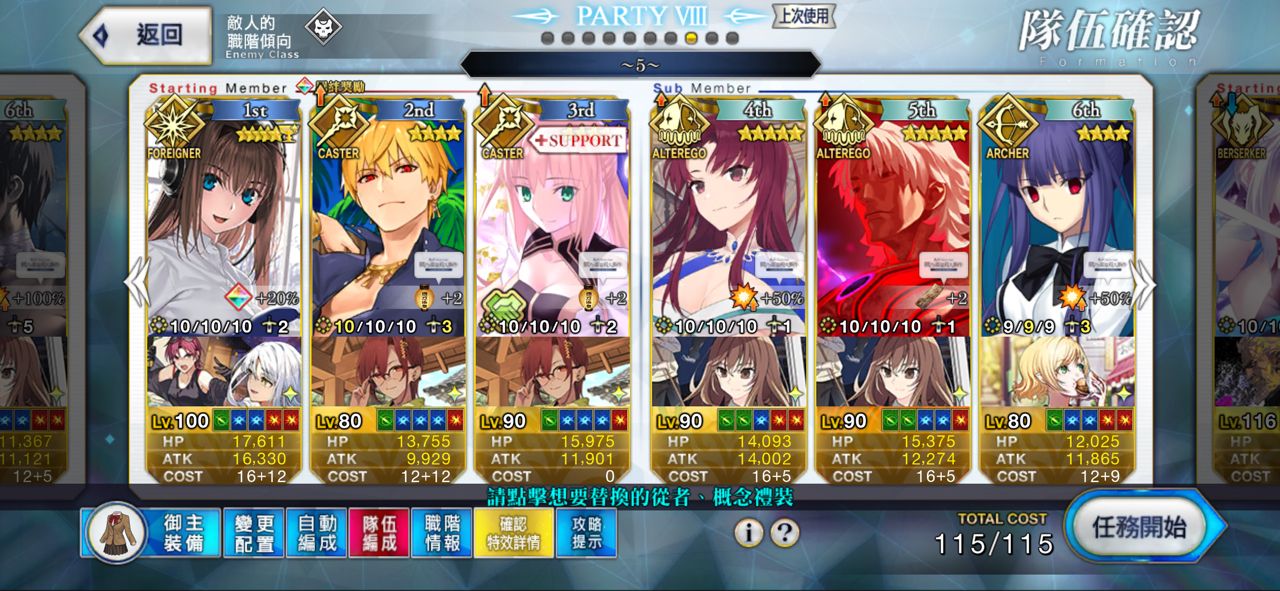
Task: Click the round info 'i' button
Action: [x=748, y=533]
